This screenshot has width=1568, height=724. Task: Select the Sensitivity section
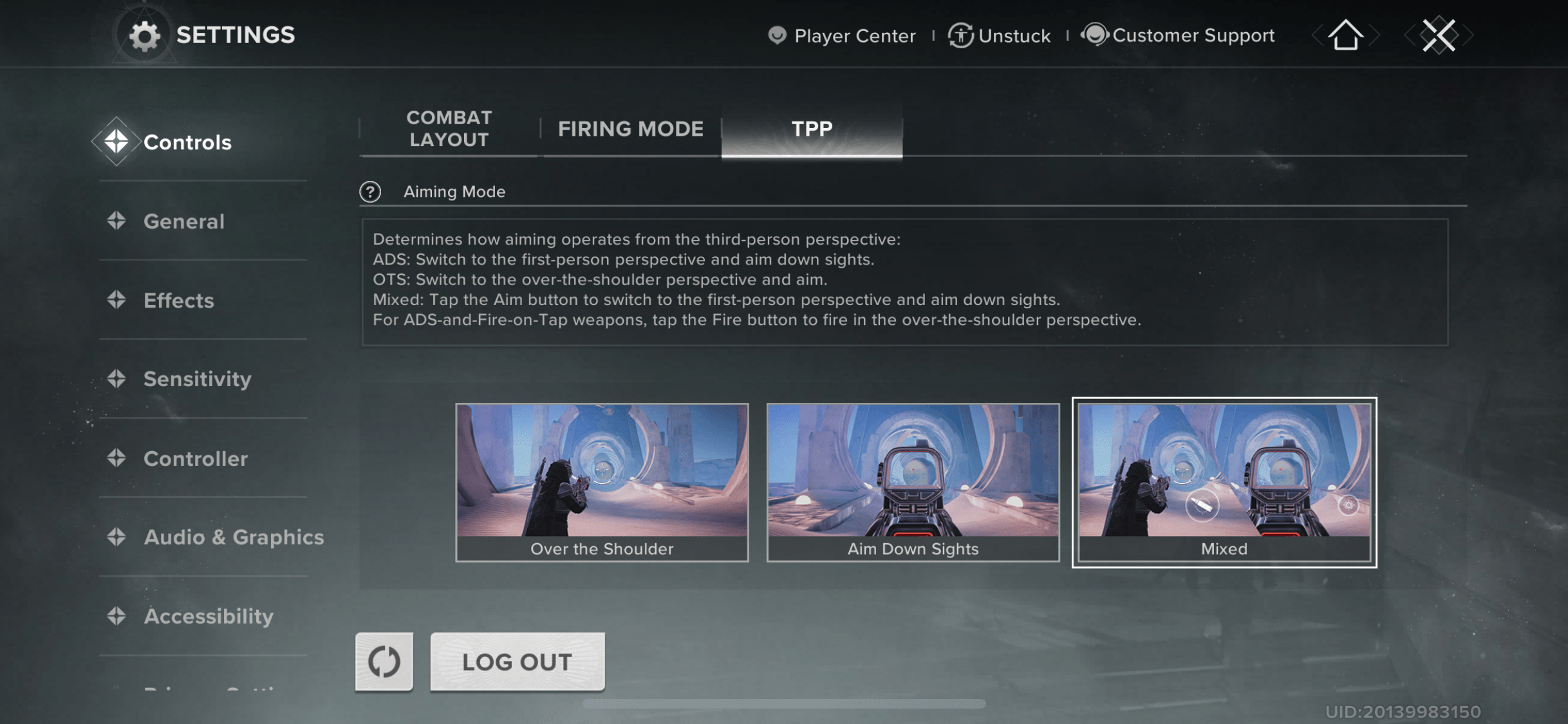pos(197,379)
